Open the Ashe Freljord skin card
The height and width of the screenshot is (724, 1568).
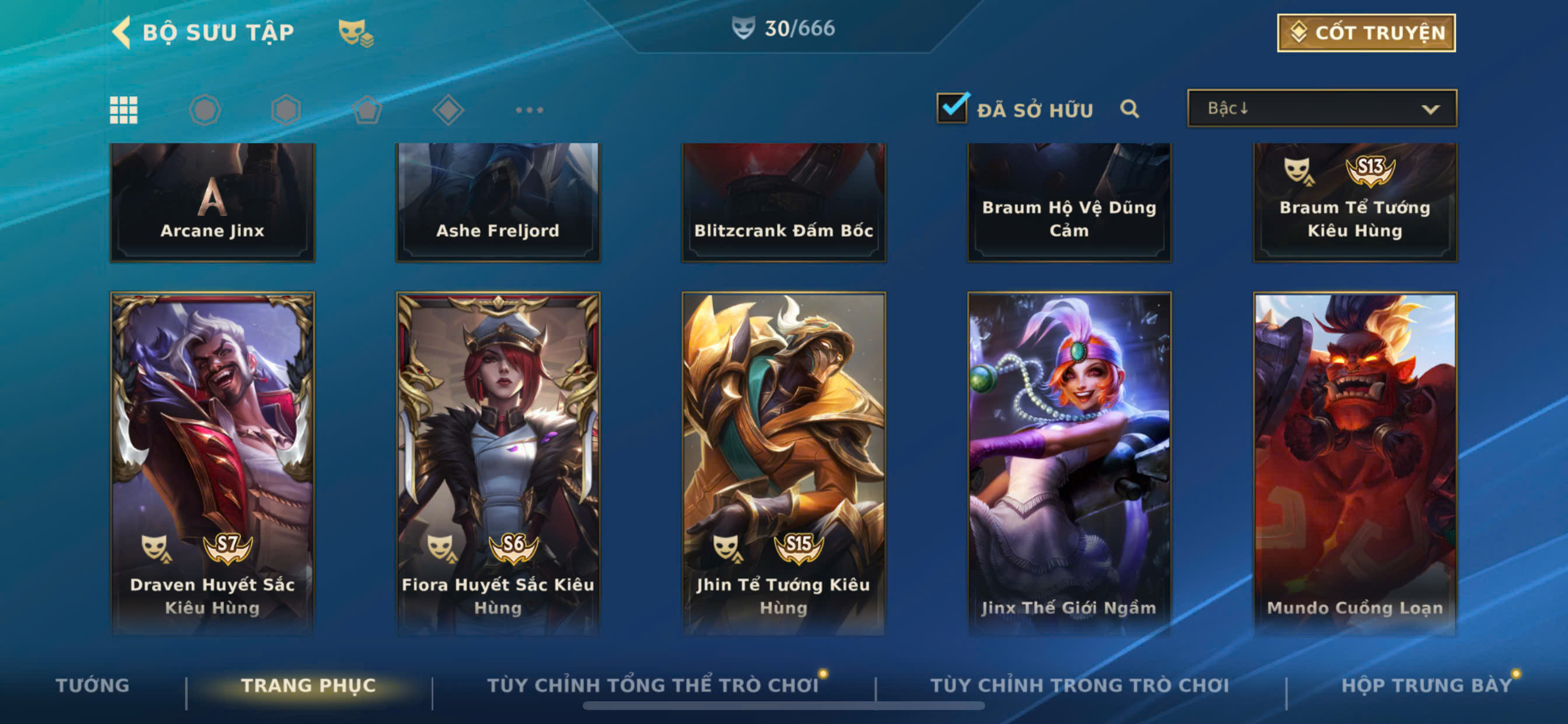coord(498,202)
